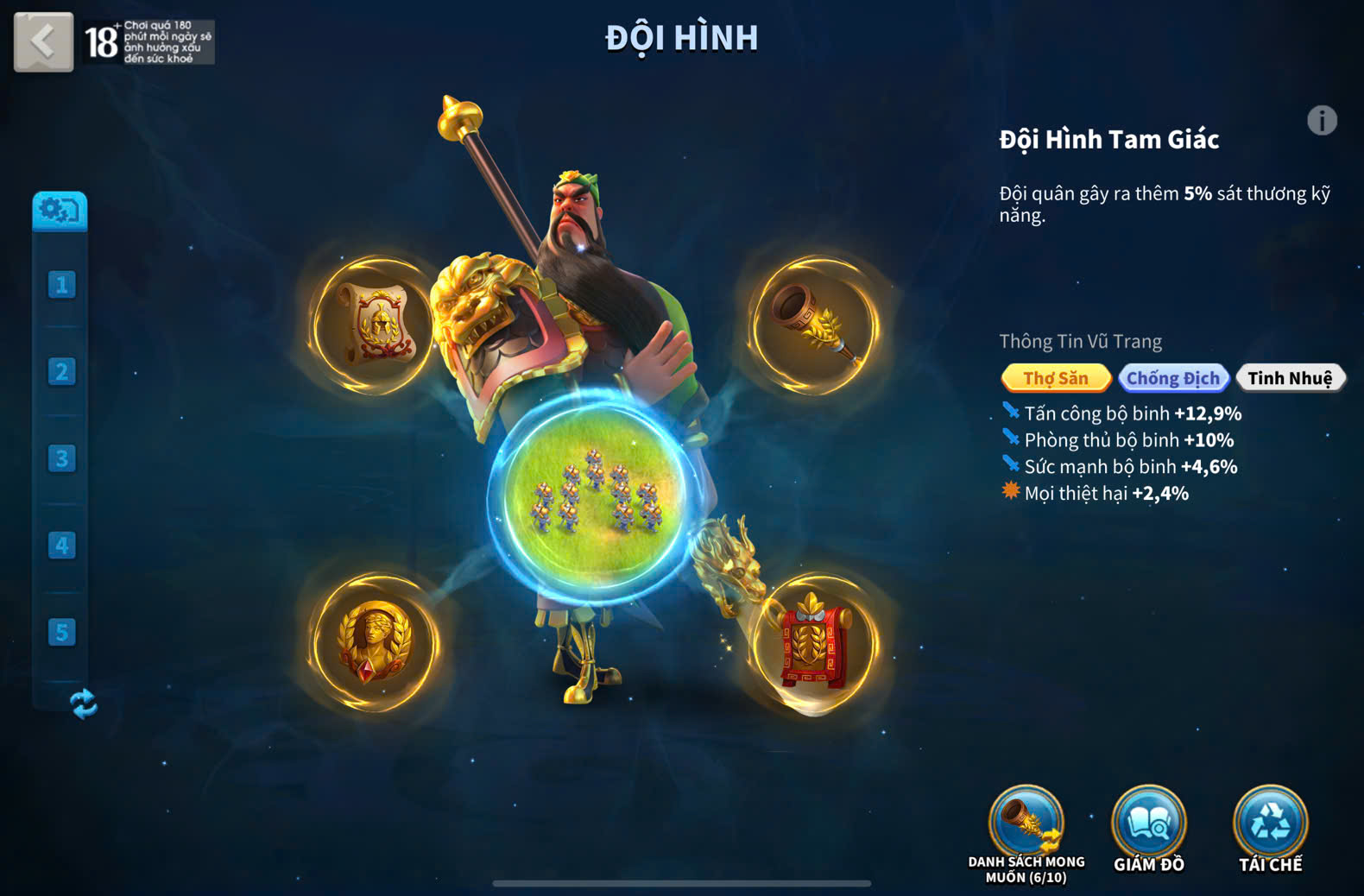
Task: Switch to formation preset 3
Action: (x=61, y=458)
